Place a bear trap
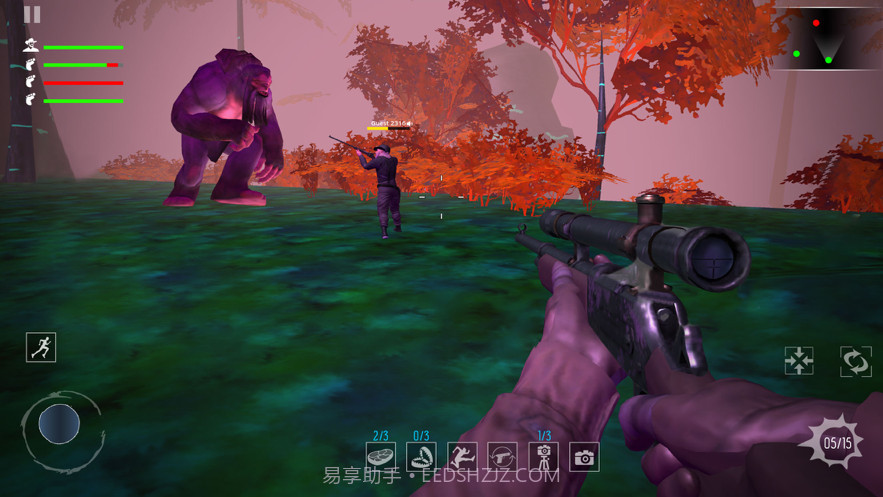Screen dimensions: 883x497 (x=421, y=458)
